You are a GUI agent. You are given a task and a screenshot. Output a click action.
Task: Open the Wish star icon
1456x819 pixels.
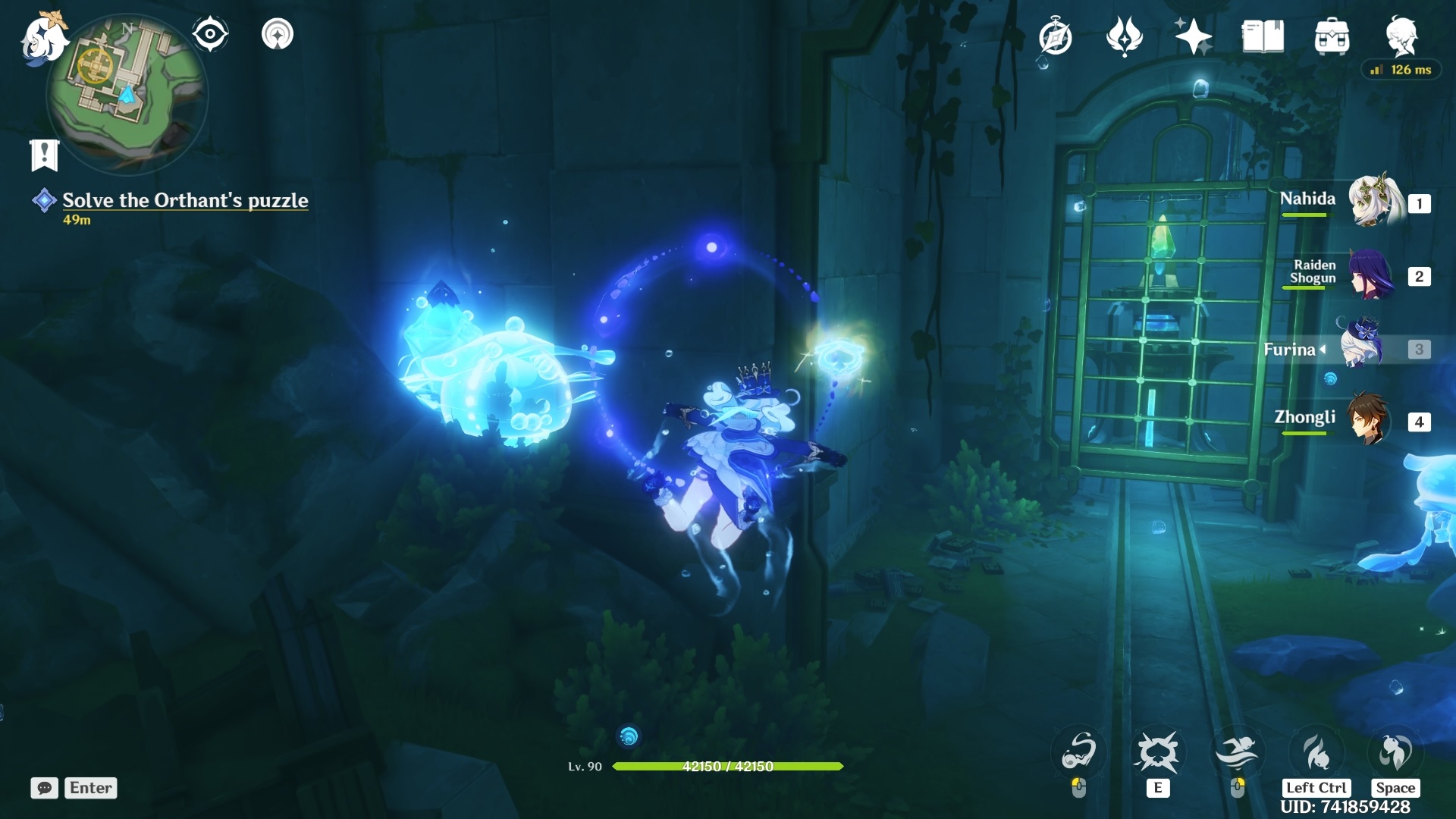point(1193,36)
